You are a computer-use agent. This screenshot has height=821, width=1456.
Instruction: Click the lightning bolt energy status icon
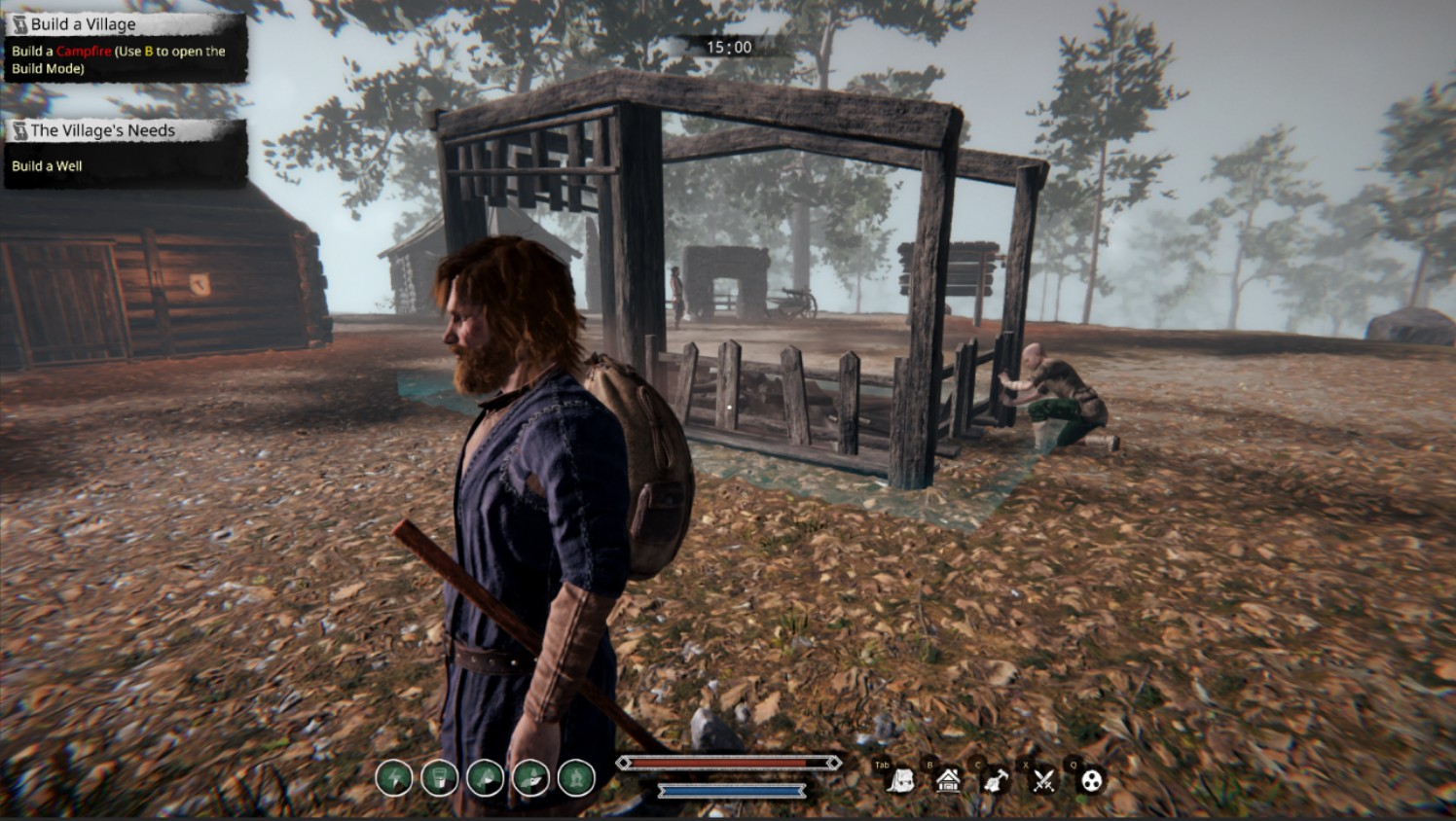pos(394,778)
